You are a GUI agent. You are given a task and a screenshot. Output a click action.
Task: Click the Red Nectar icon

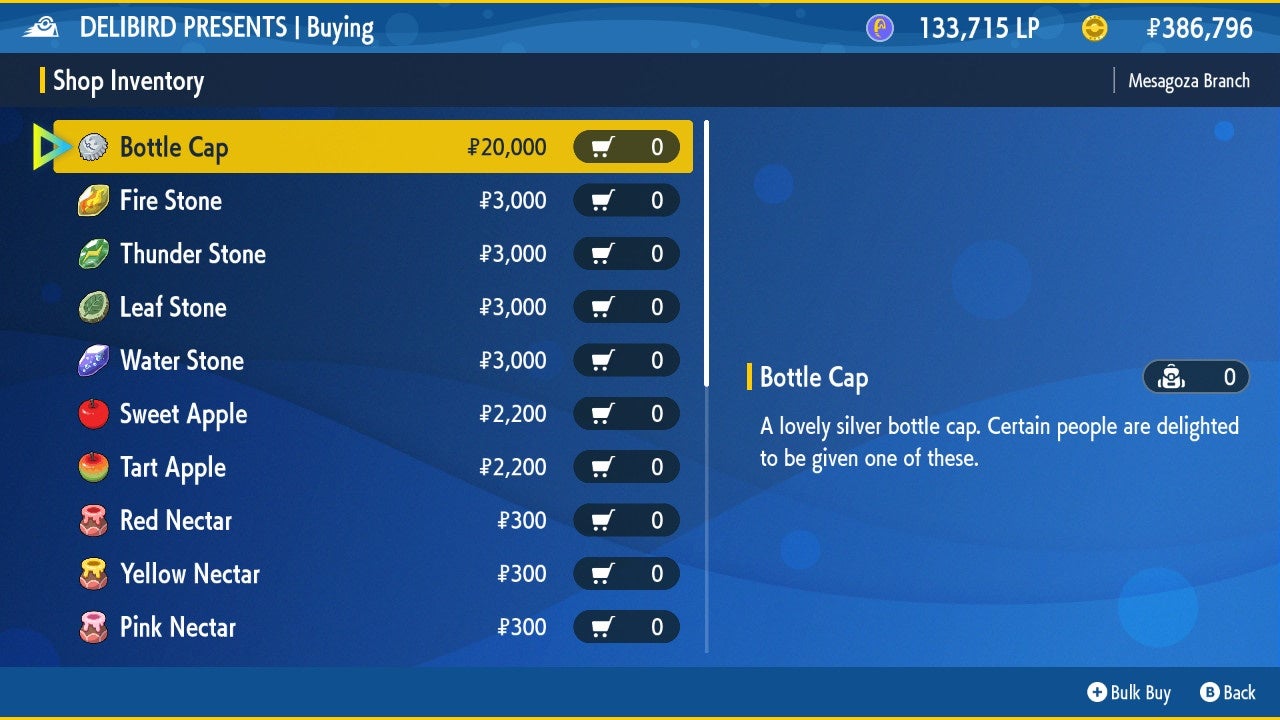tap(92, 520)
